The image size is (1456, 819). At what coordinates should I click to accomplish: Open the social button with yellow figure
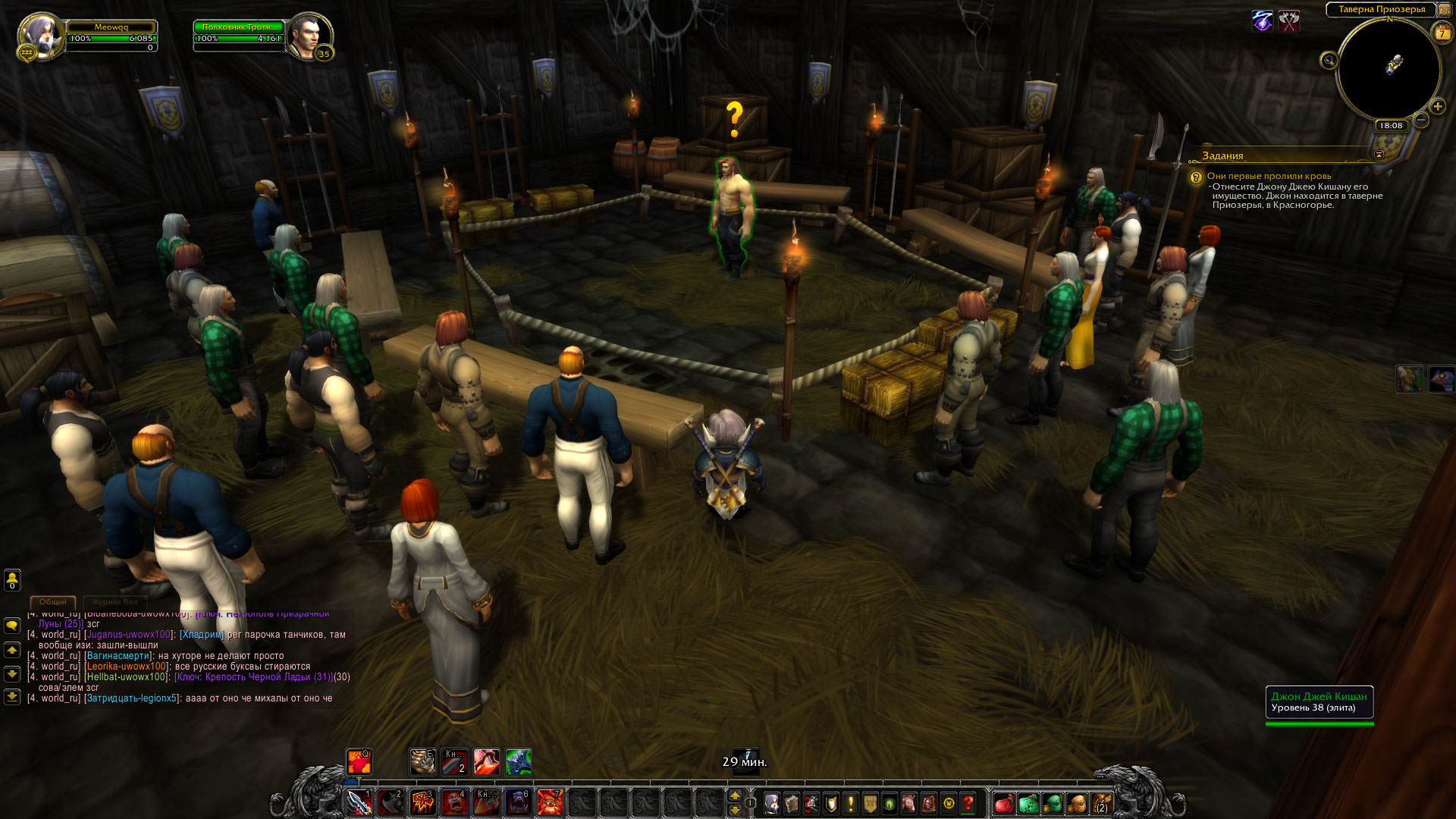coord(12,580)
